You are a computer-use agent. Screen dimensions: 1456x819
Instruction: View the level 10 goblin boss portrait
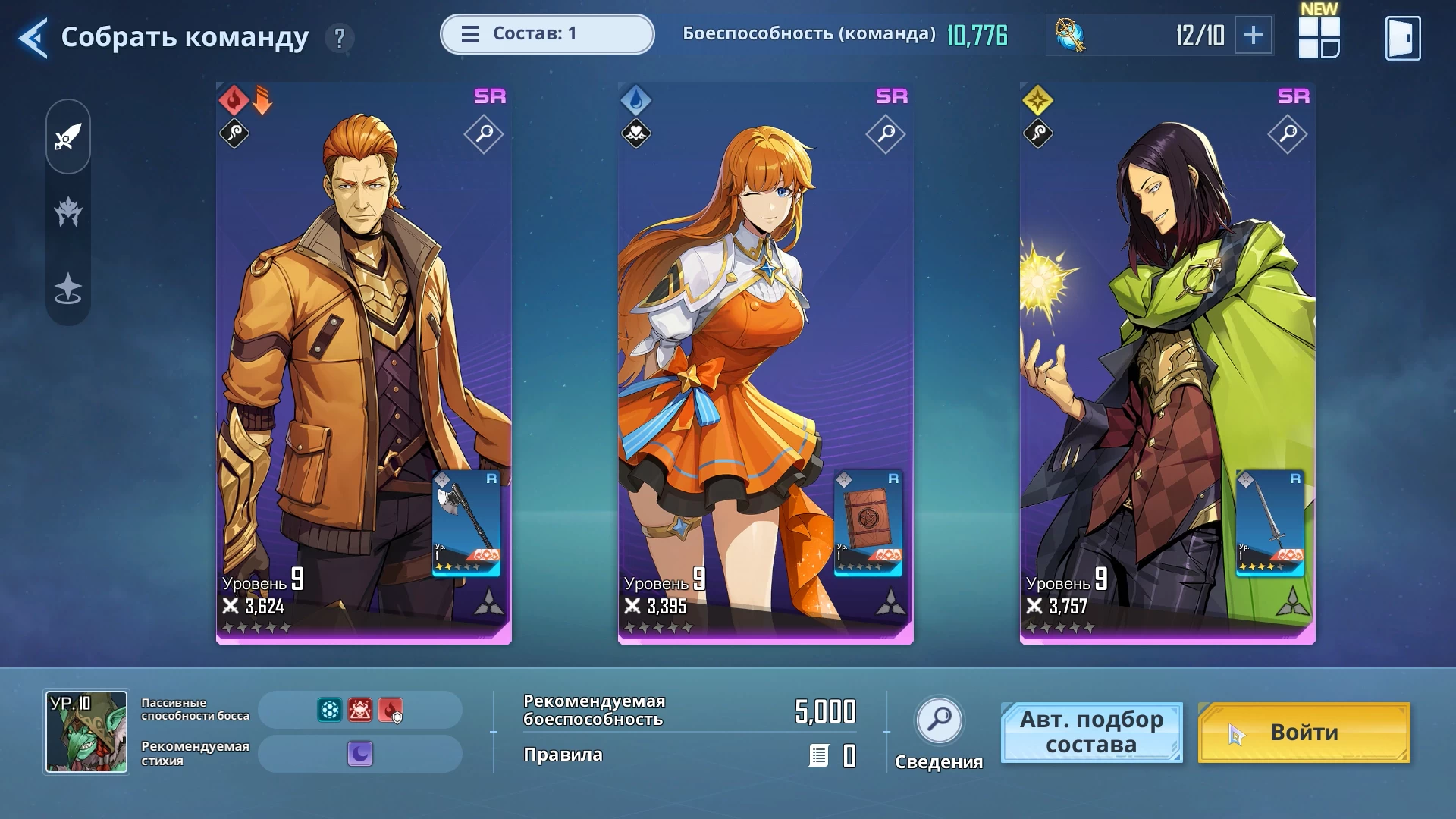click(x=86, y=732)
